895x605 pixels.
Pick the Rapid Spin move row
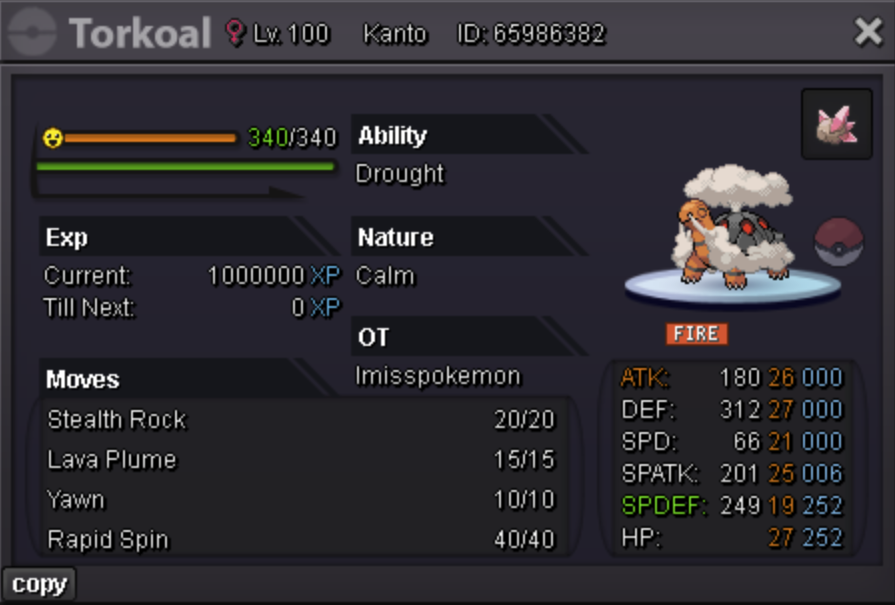[300, 540]
